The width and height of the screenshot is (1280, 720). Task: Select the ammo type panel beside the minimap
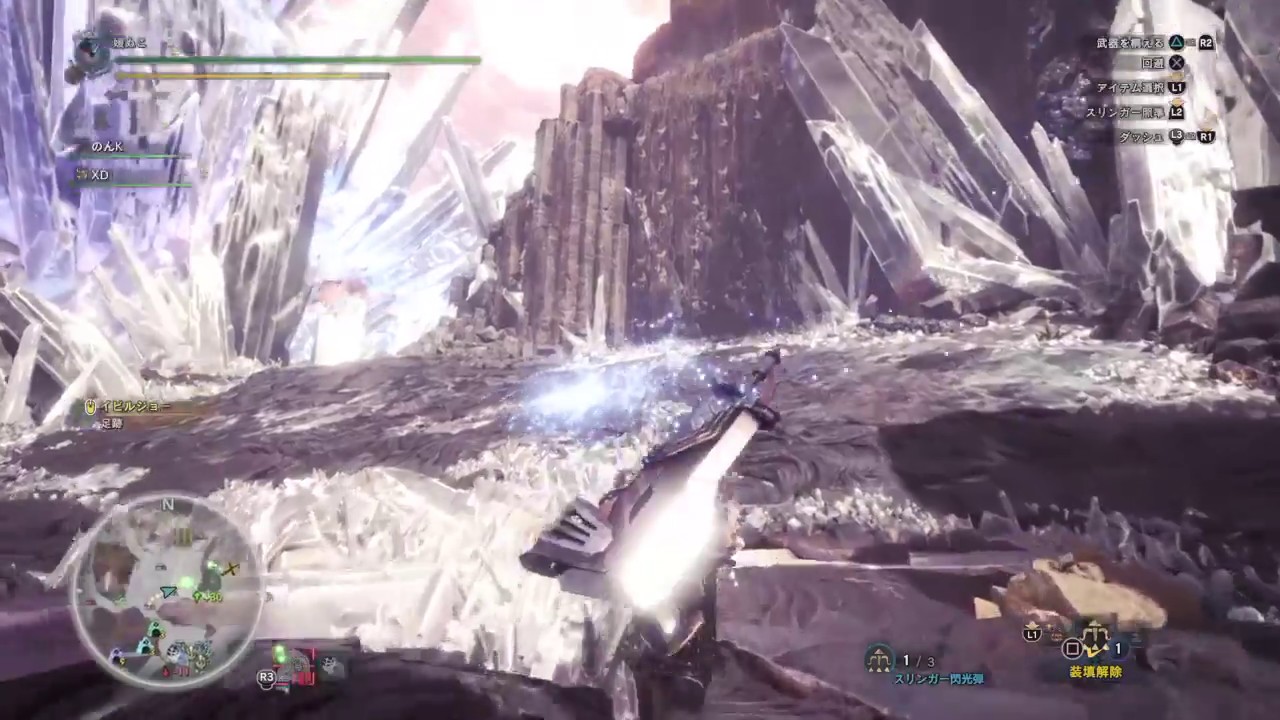click(x=302, y=664)
